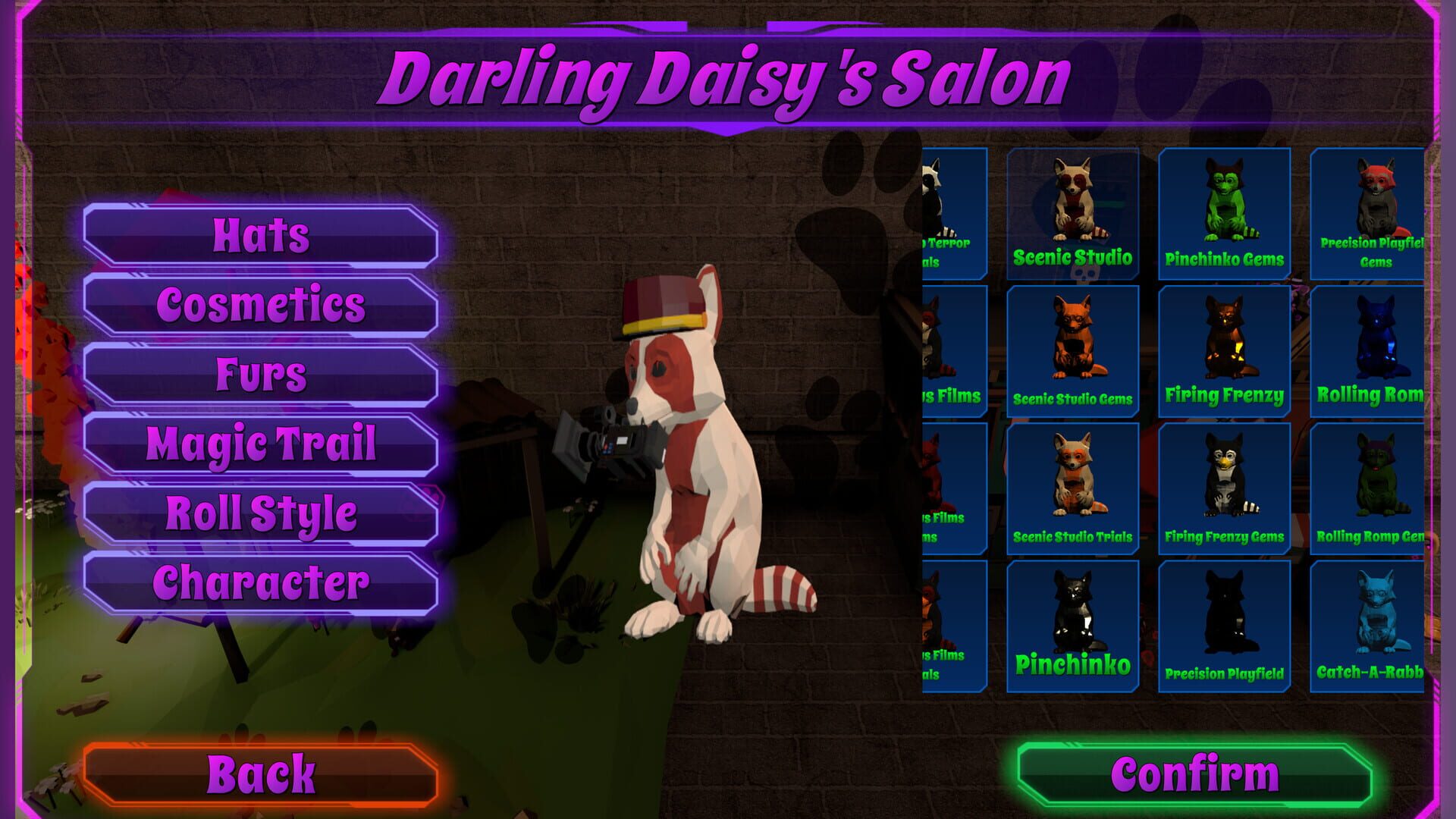Open the Furs customization list
This screenshot has width=1456, height=819.
tap(262, 372)
